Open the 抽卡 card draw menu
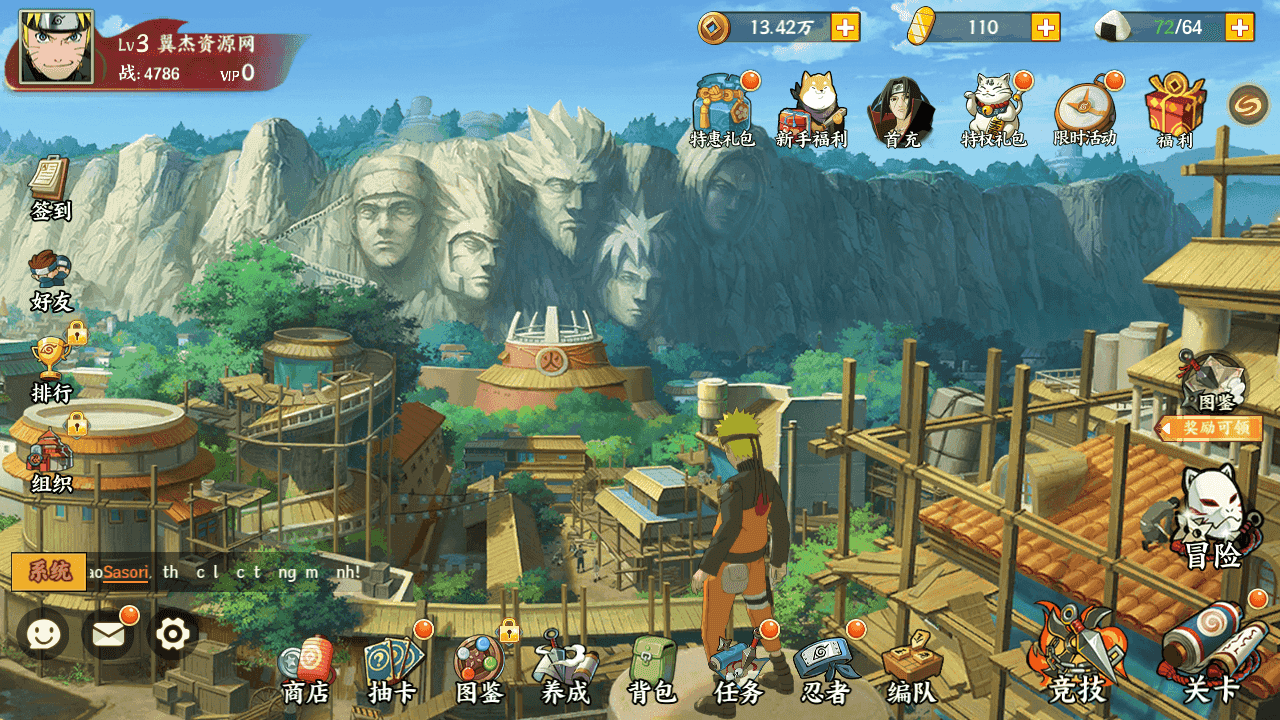This screenshot has height=720, width=1280. (x=392, y=668)
